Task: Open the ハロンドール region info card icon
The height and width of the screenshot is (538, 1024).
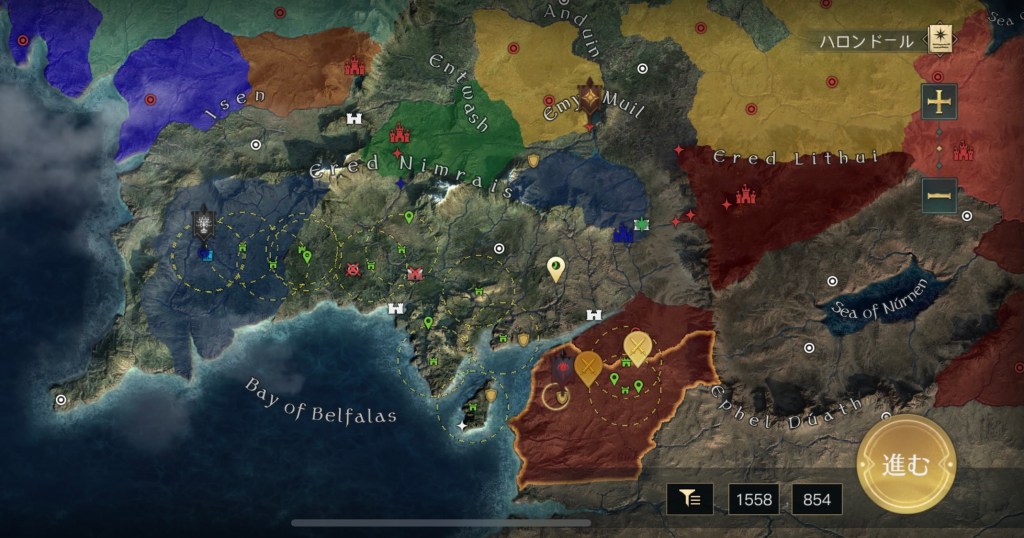Action: coord(939,39)
